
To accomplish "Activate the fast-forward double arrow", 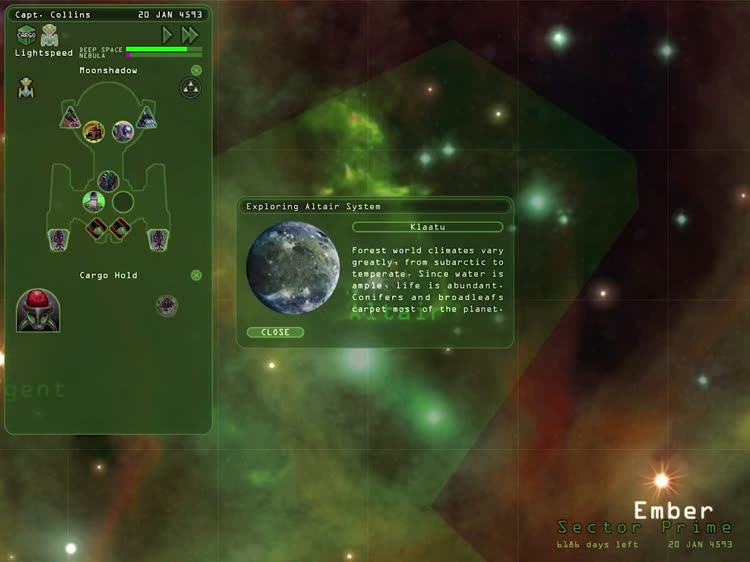I will pyautogui.click(x=190, y=35).
